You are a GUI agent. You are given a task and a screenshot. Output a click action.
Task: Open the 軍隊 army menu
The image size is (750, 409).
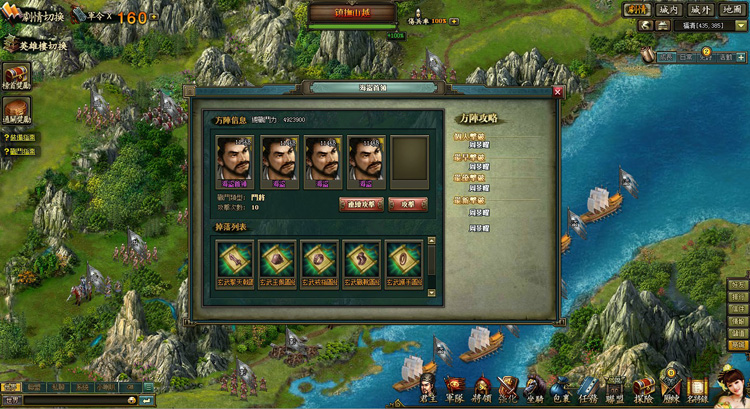pos(456,387)
